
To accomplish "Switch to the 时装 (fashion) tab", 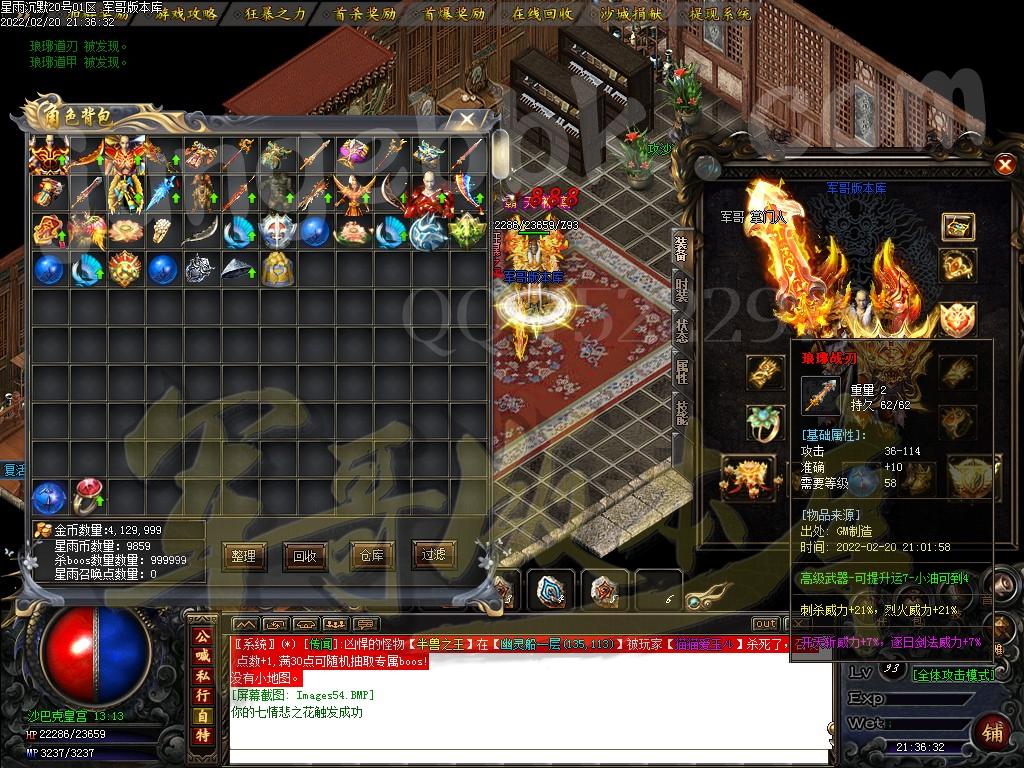I will (681, 290).
